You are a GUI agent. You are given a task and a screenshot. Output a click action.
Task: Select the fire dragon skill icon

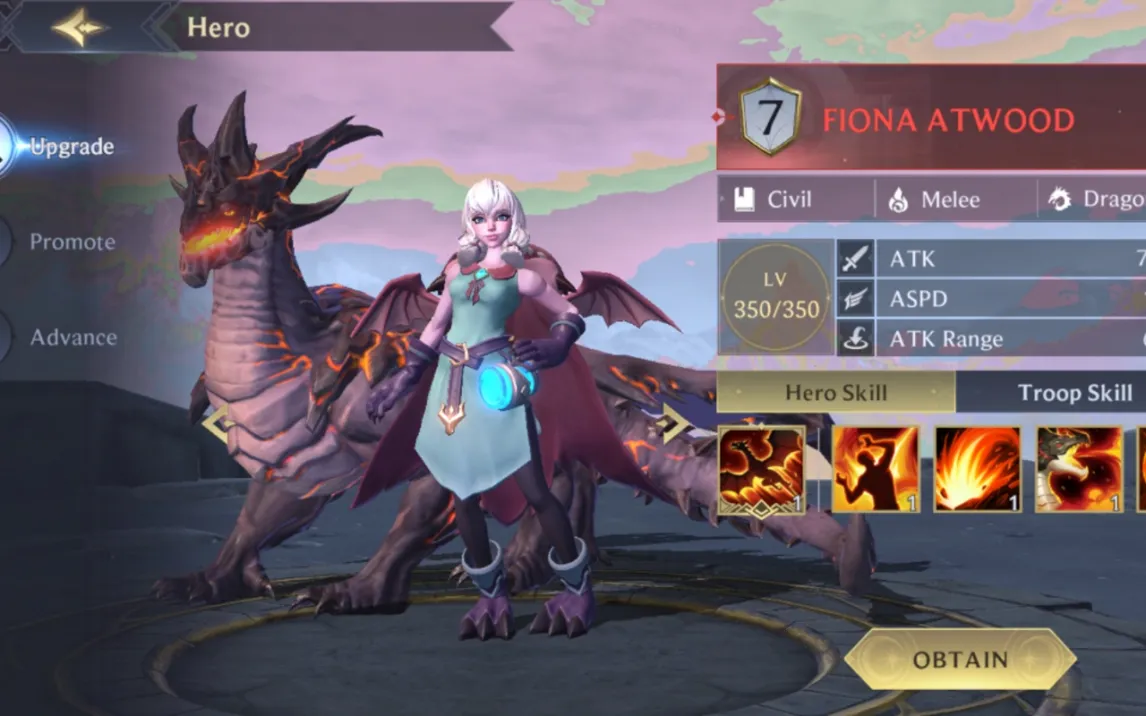point(761,470)
